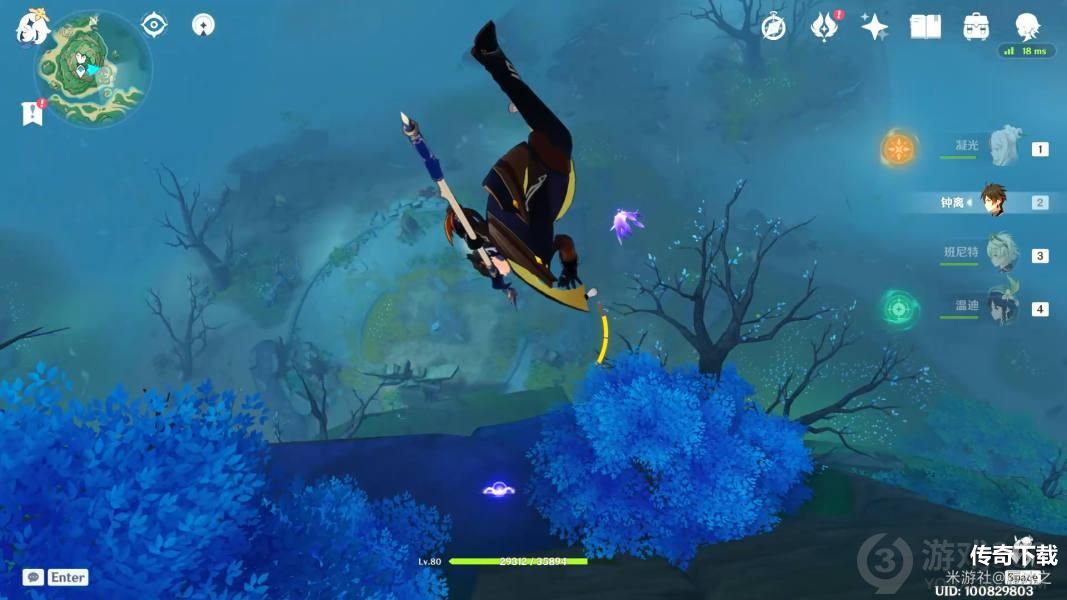Open the chat speech-bubble icon
This screenshot has height=600, width=1067.
tap(33, 577)
